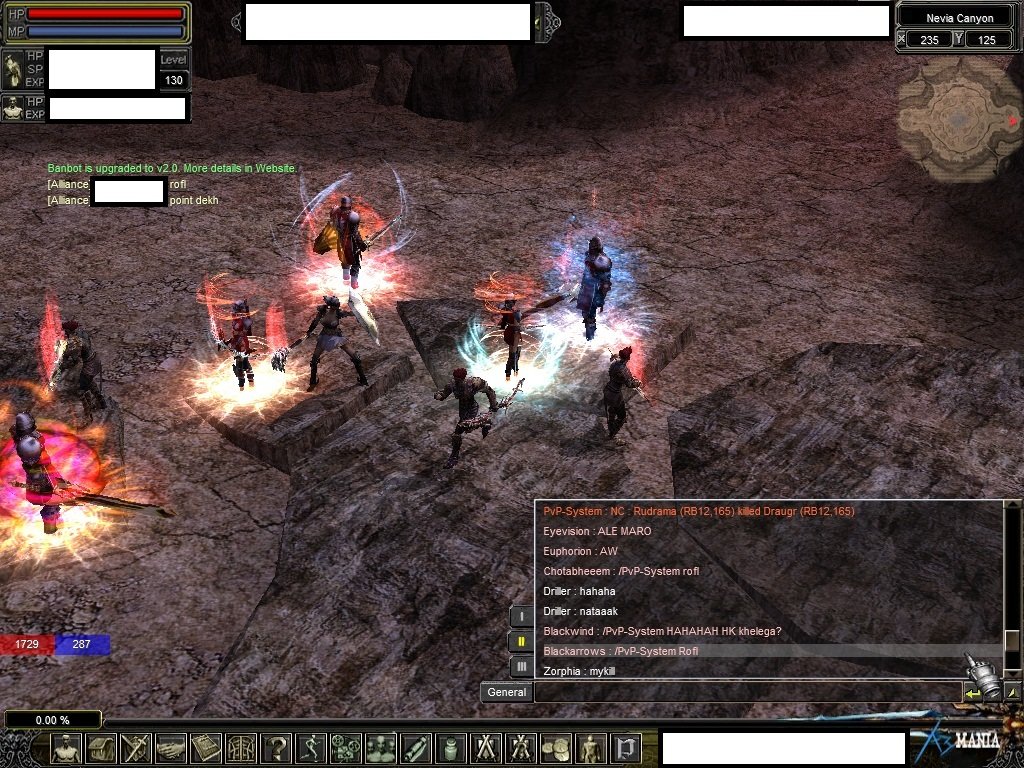The height and width of the screenshot is (768, 1024).
Task: Open the character status icon in toolbar
Action: pos(66,747)
